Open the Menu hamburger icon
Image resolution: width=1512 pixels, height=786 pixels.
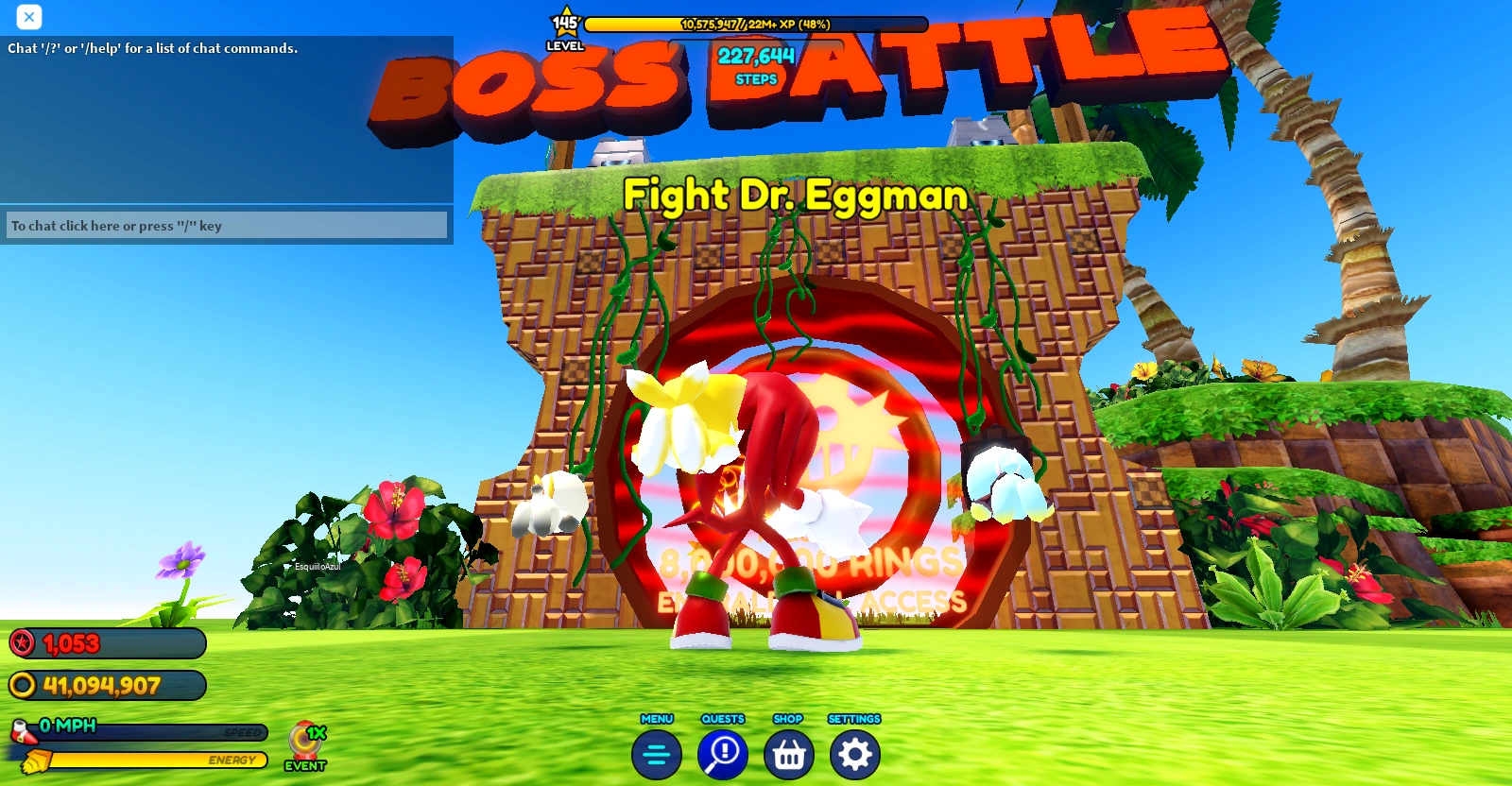[656, 755]
